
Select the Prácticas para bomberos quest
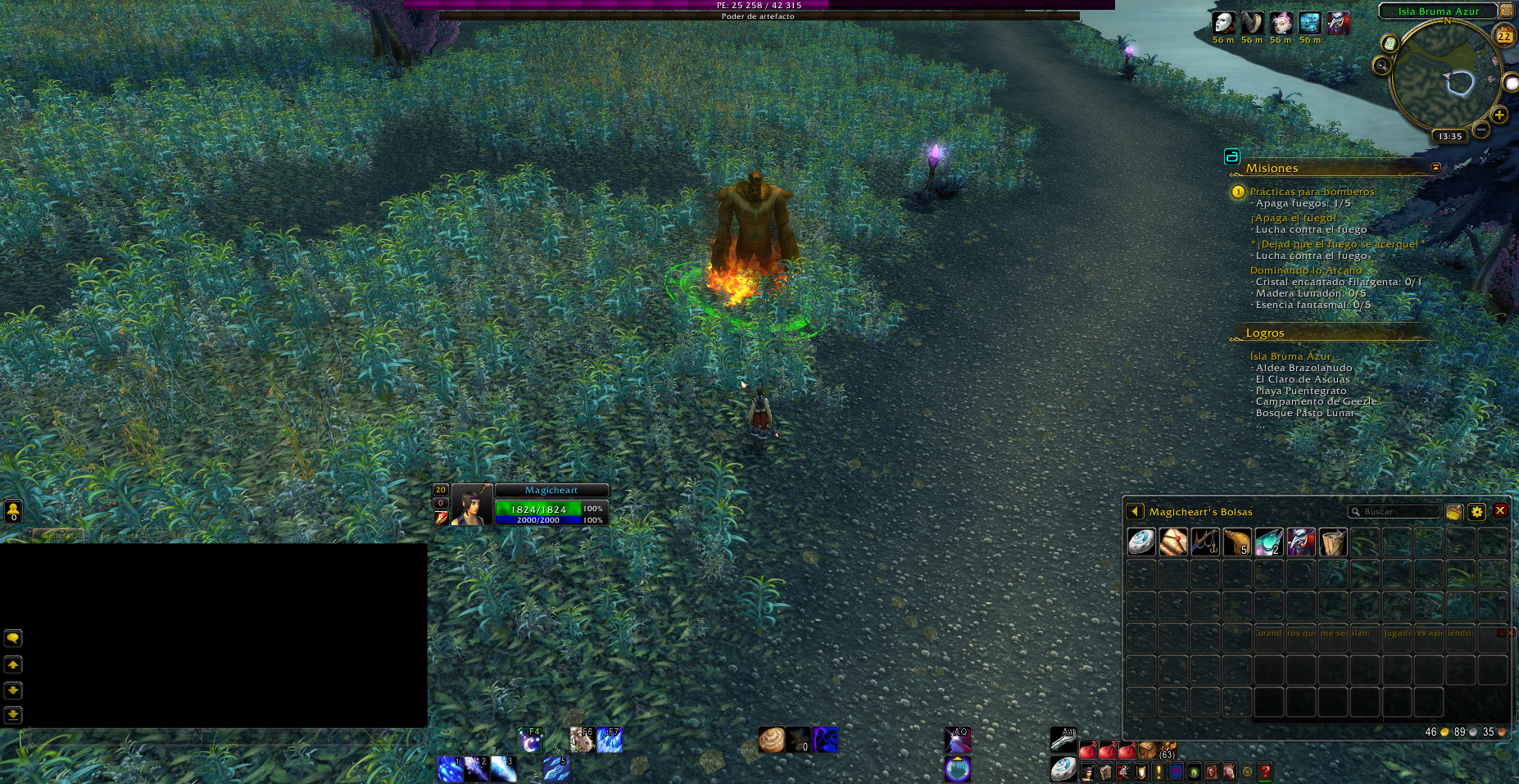click(1312, 192)
